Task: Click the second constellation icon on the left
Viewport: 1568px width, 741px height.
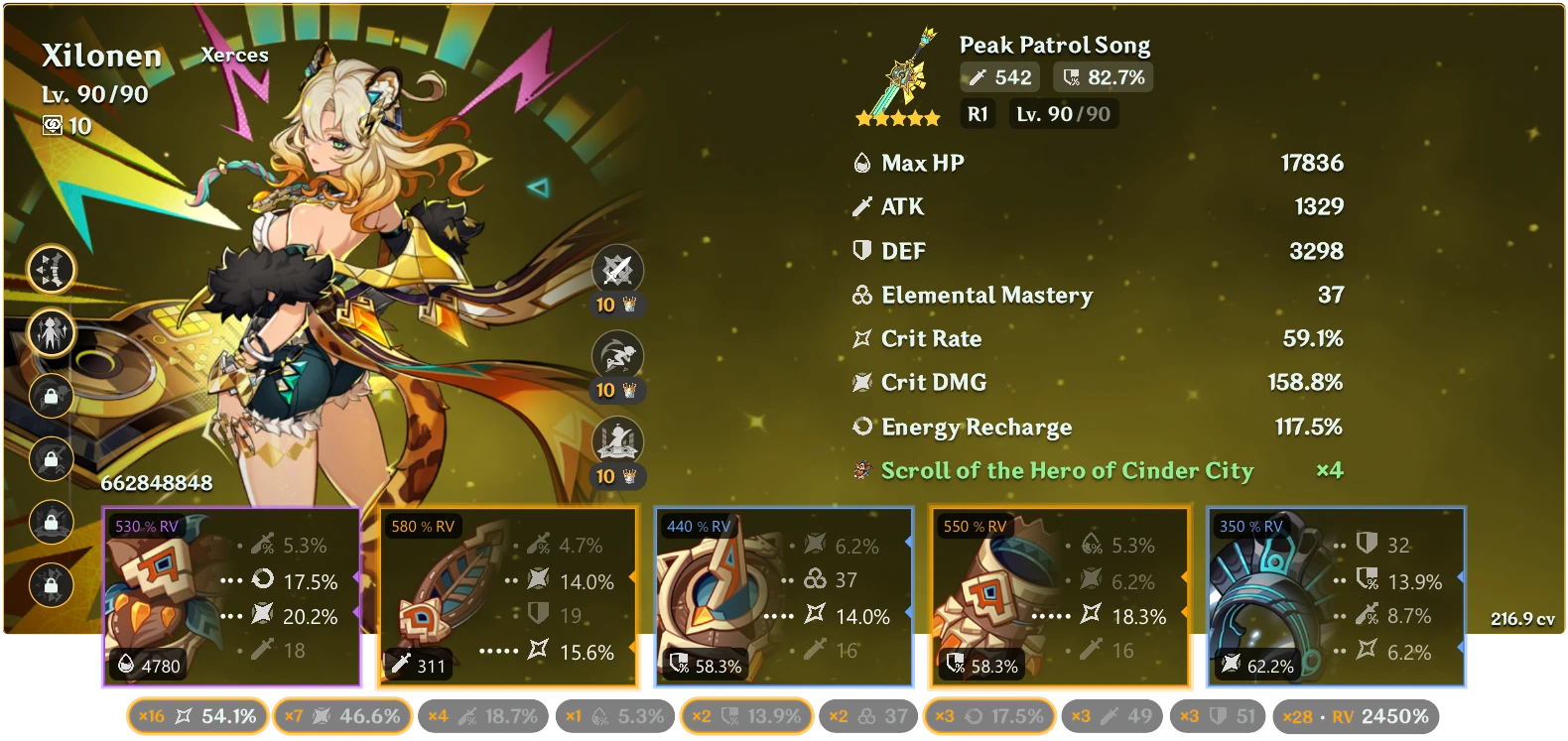Action: [51, 333]
